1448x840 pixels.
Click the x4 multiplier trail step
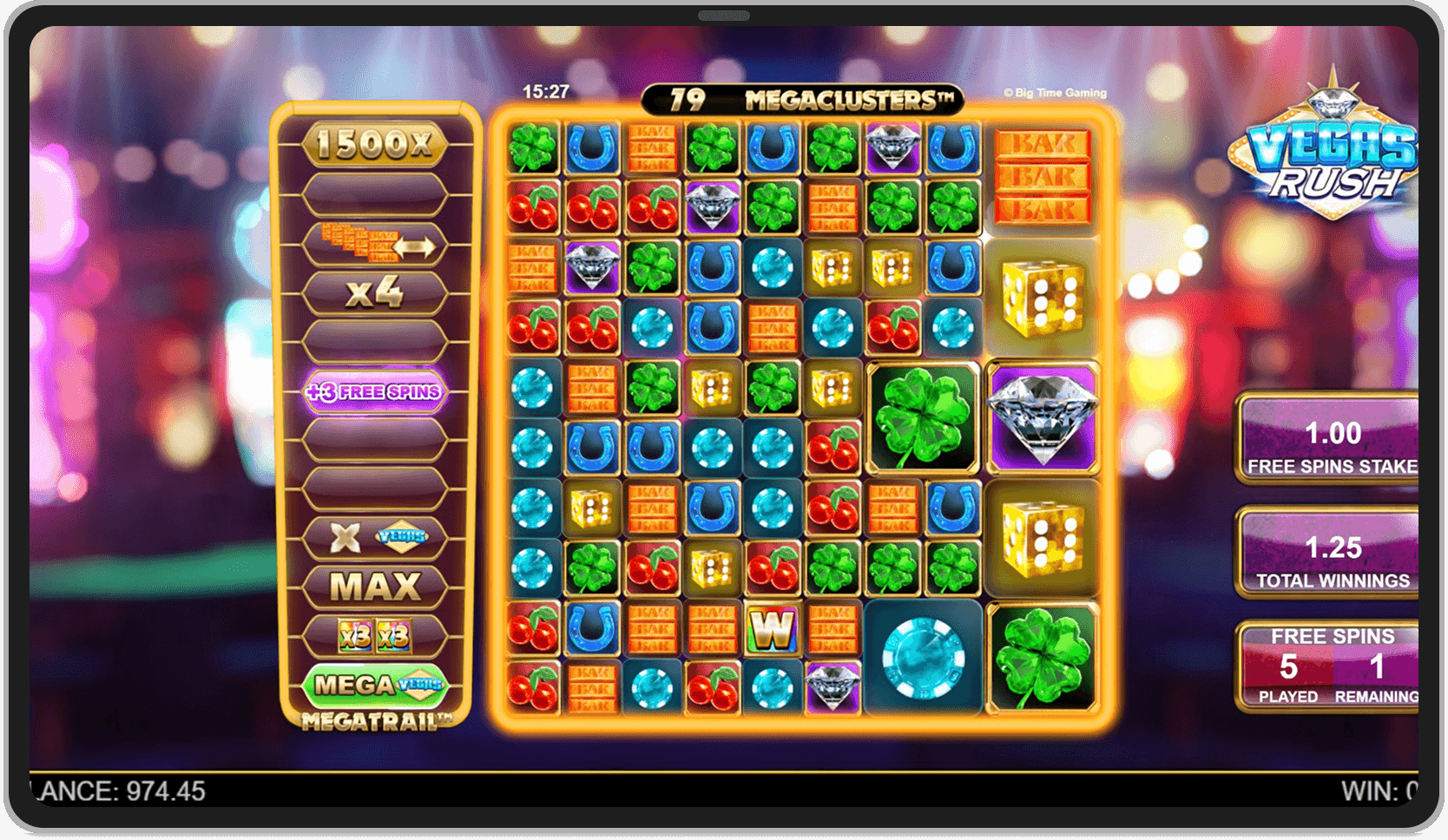tap(375, 293)
